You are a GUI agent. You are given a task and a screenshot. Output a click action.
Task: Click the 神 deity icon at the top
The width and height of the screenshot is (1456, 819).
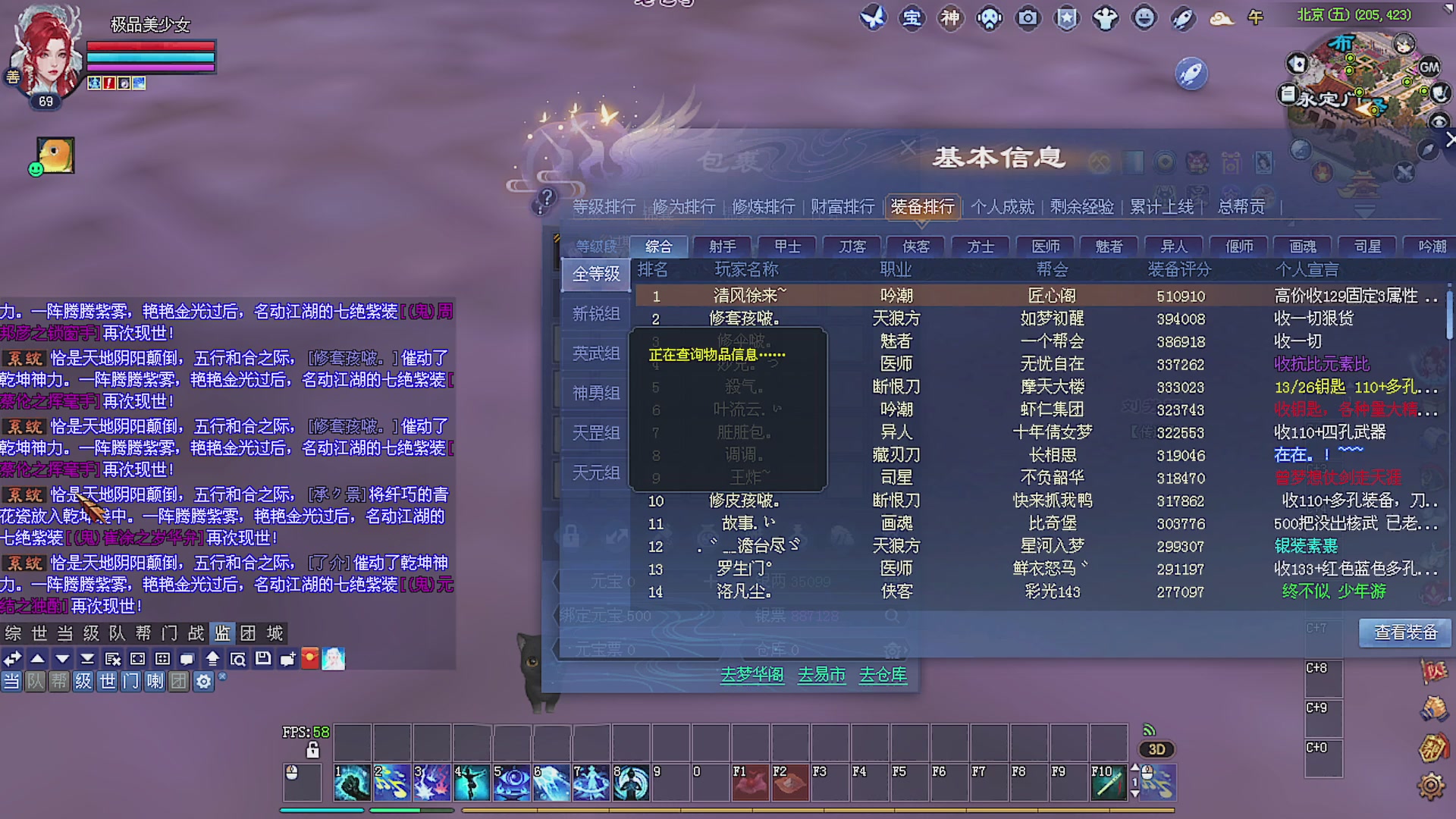(x=950, y=19)
